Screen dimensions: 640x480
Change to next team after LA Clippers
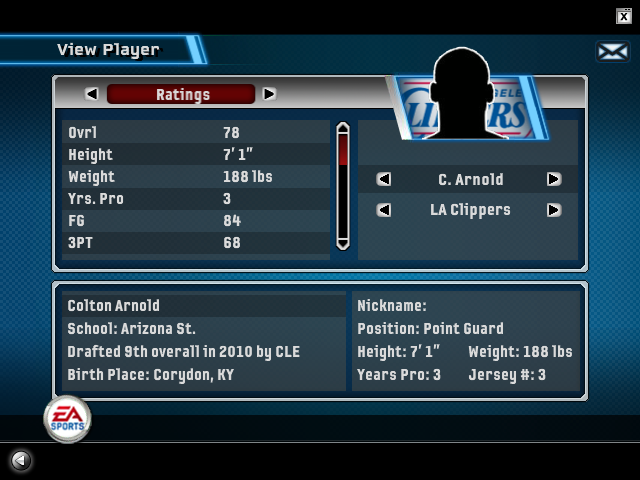pos(553,210)
